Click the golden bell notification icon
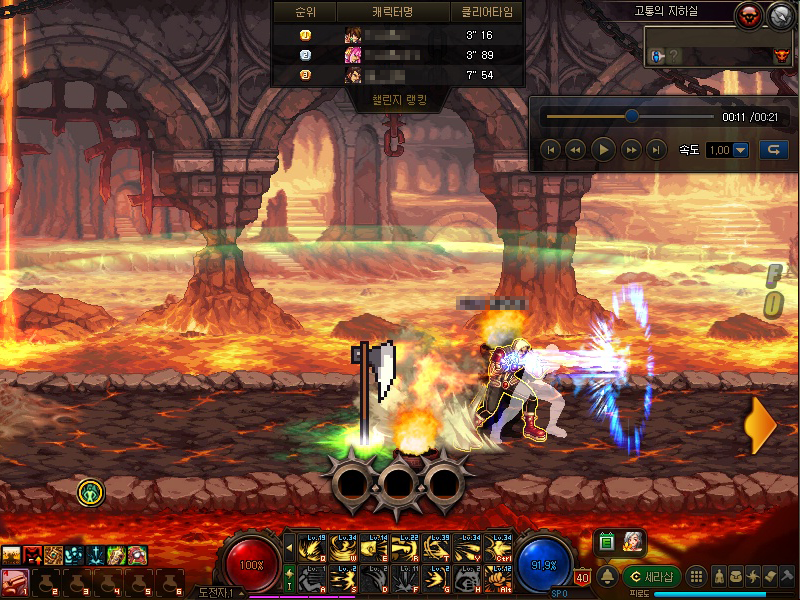 tap(607, 577)
